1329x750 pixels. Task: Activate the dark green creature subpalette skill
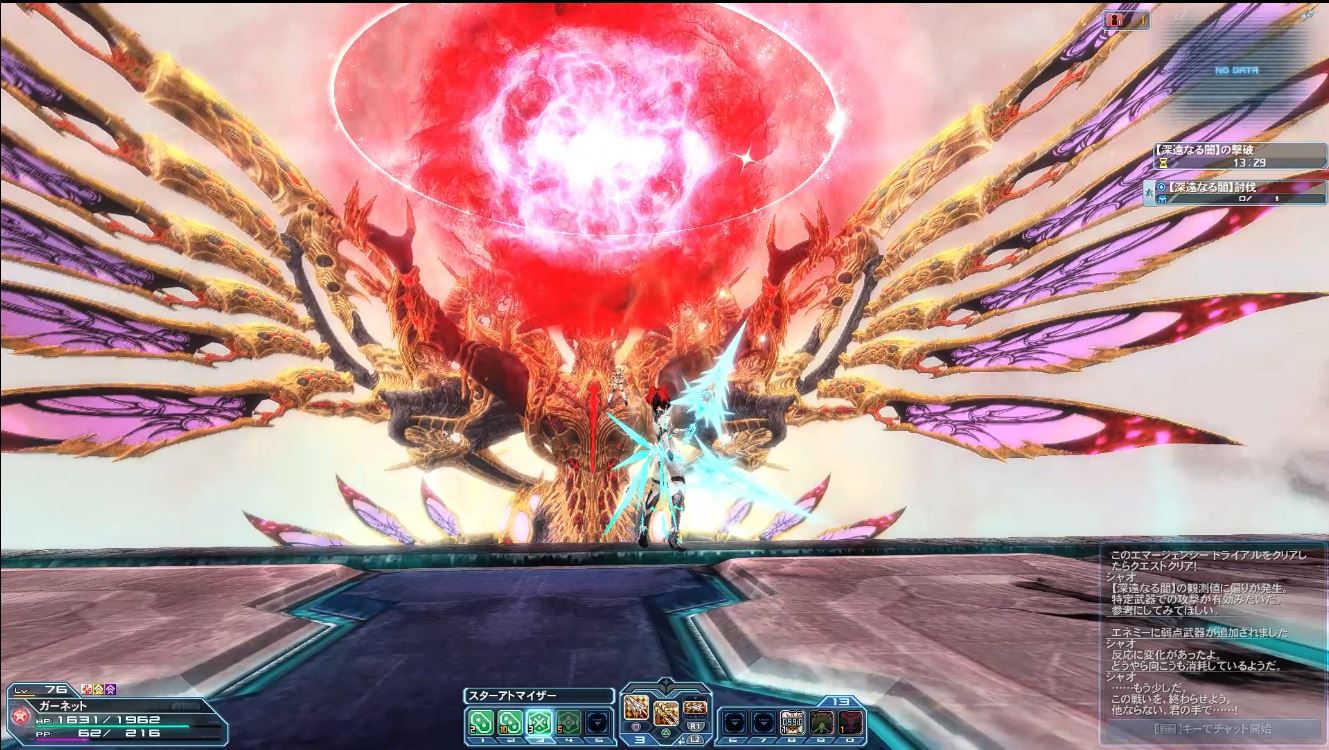tap(822, 721)
